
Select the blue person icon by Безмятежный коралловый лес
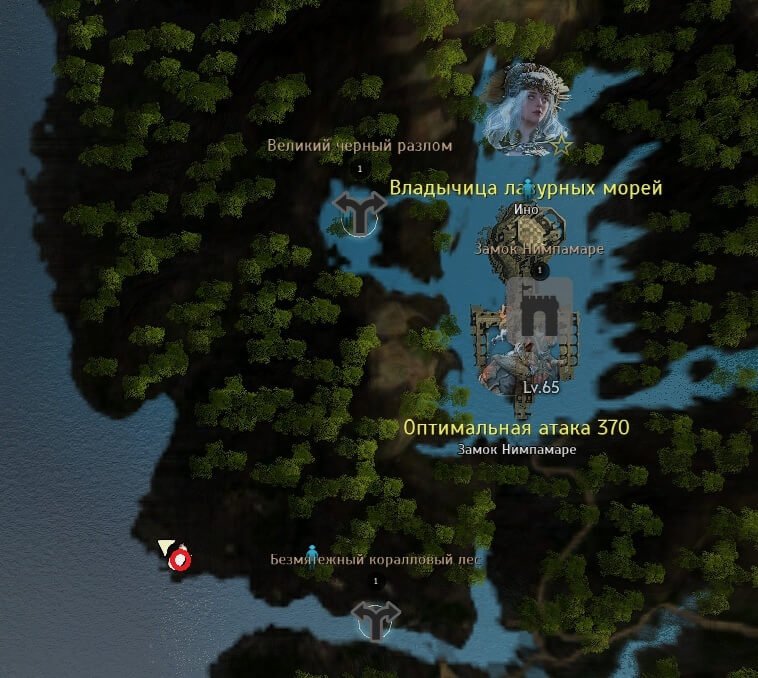coord(312,551)
